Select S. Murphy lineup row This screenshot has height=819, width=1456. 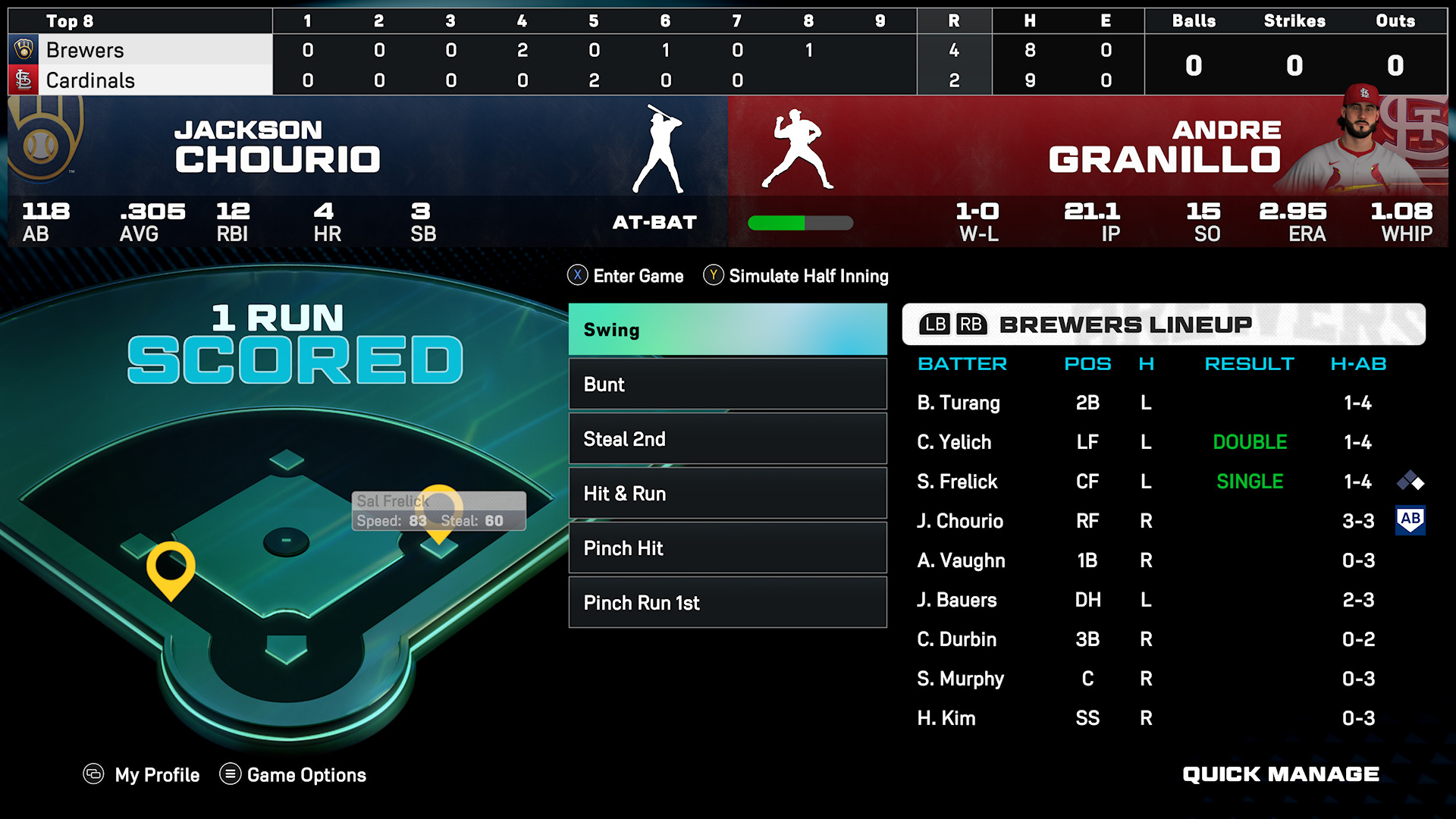(960, 679)
